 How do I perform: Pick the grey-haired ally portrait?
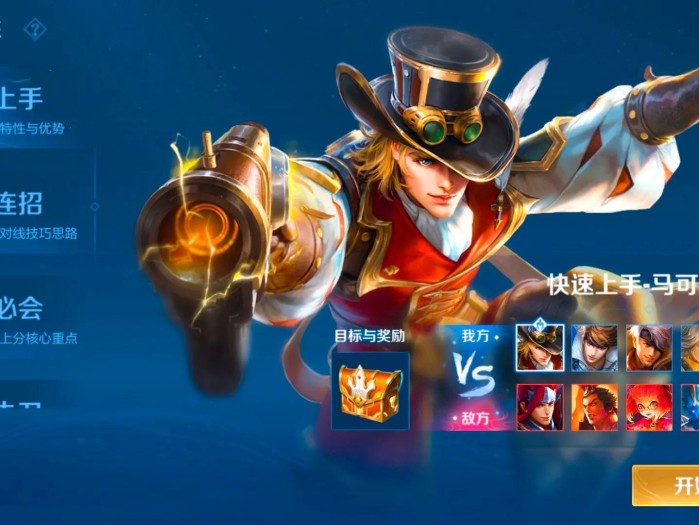(649, 348)
